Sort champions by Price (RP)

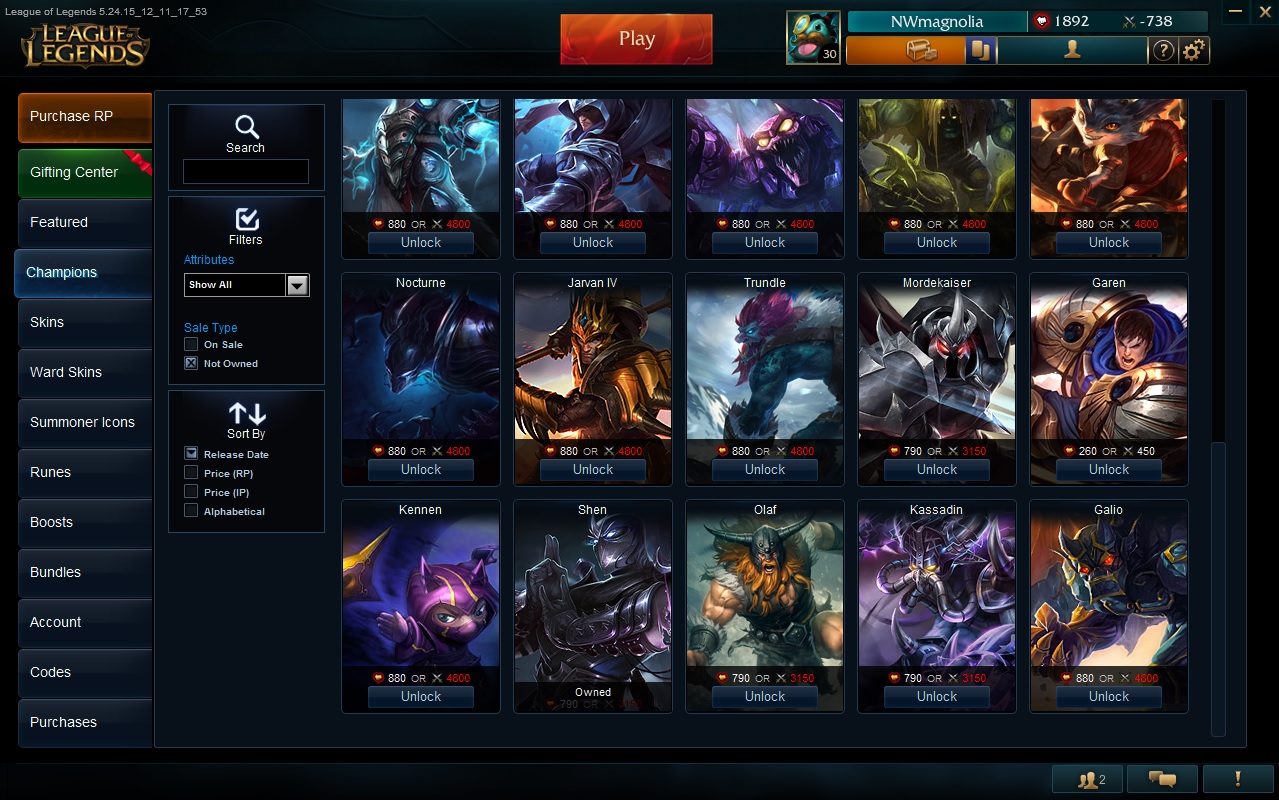(x=191, y=473)
